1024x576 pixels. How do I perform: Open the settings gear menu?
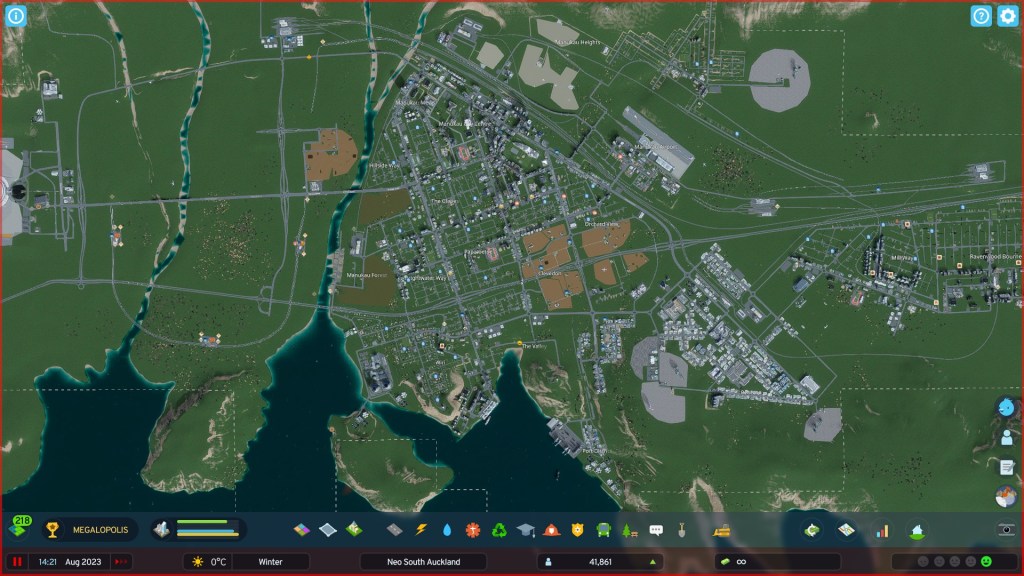[x=1007, y=16]
